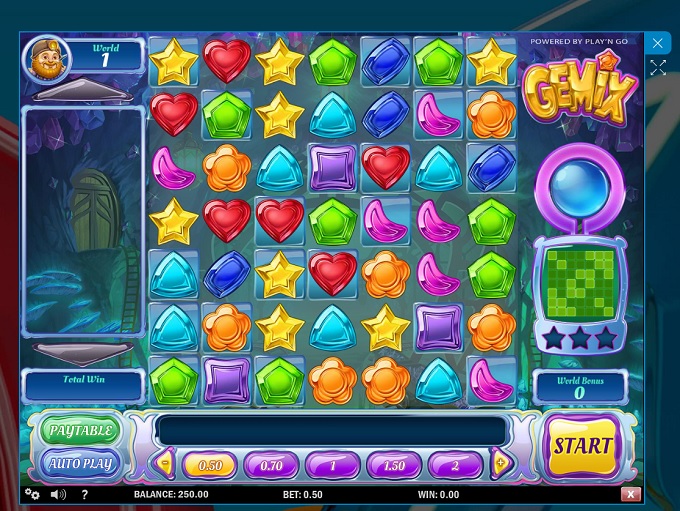Open help with the question mark

point(85,494)
